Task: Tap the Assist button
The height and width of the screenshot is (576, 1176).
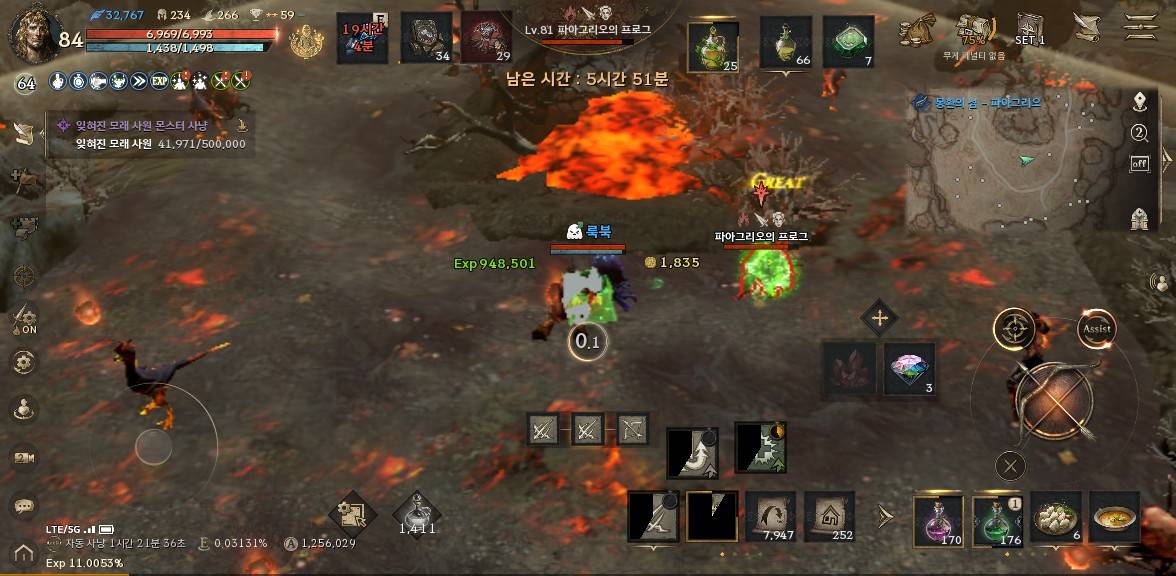Action: tap(1097, 328)
